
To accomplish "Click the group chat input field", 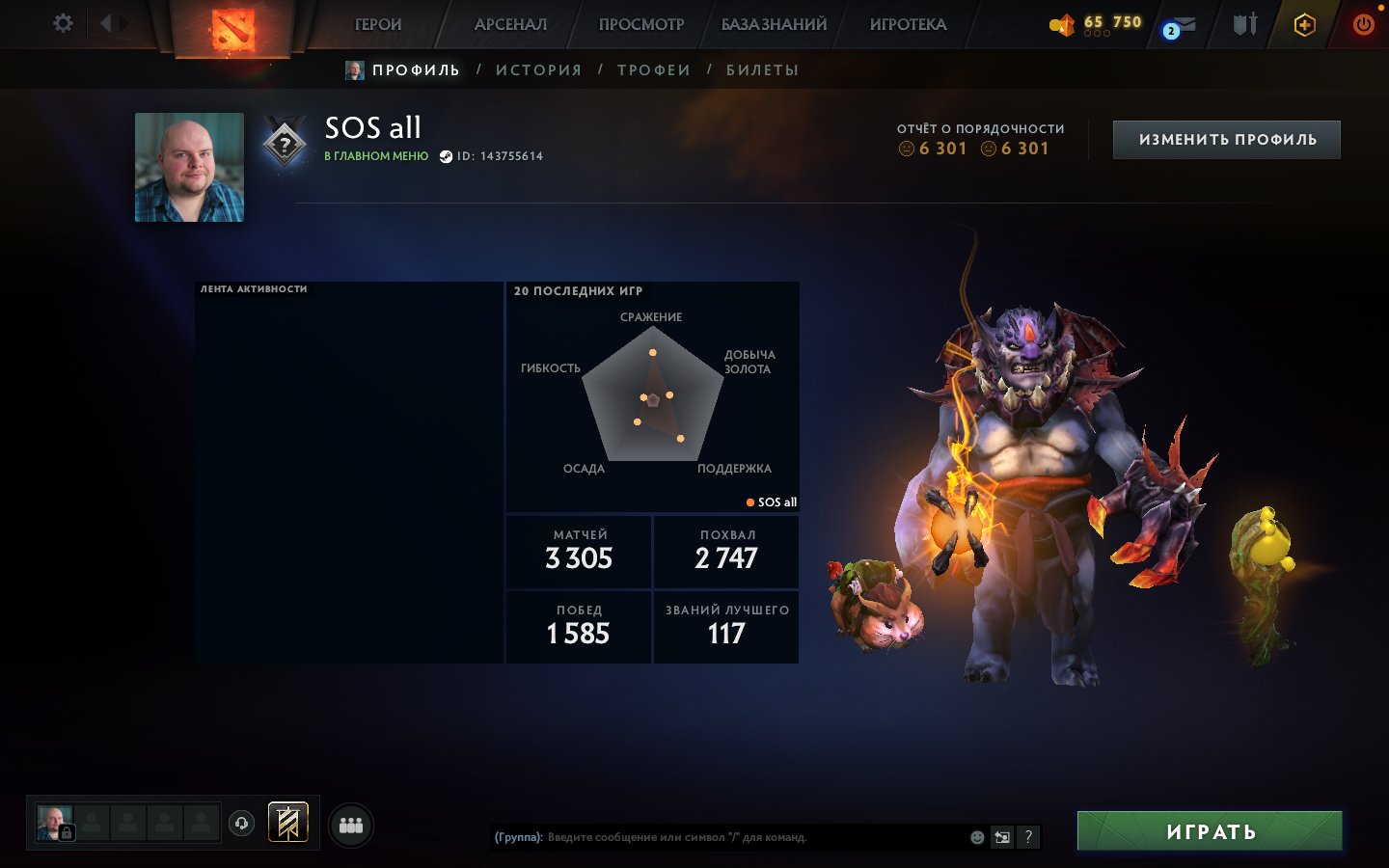I will point(723,837).
